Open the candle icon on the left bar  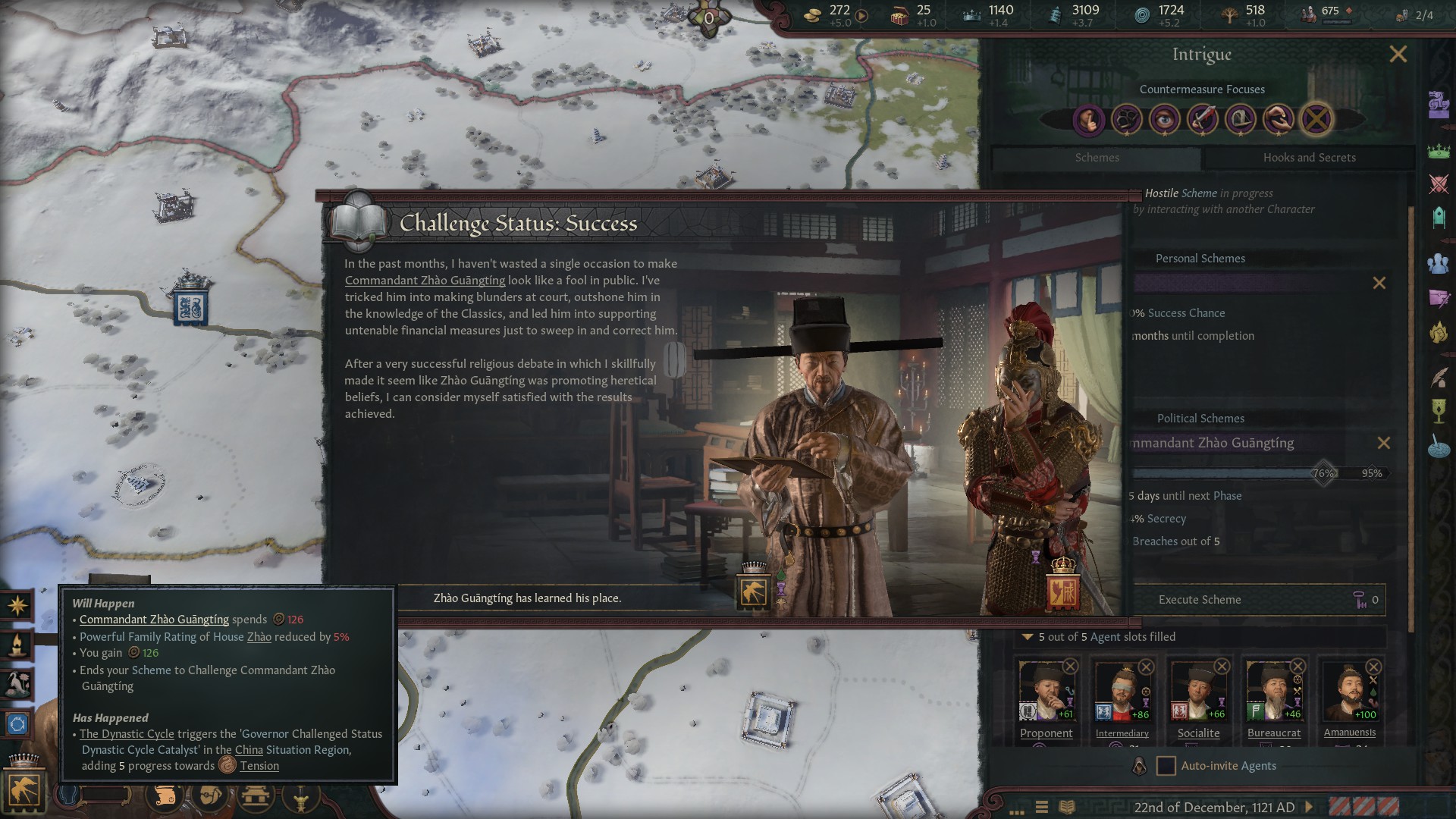[17, 645]
